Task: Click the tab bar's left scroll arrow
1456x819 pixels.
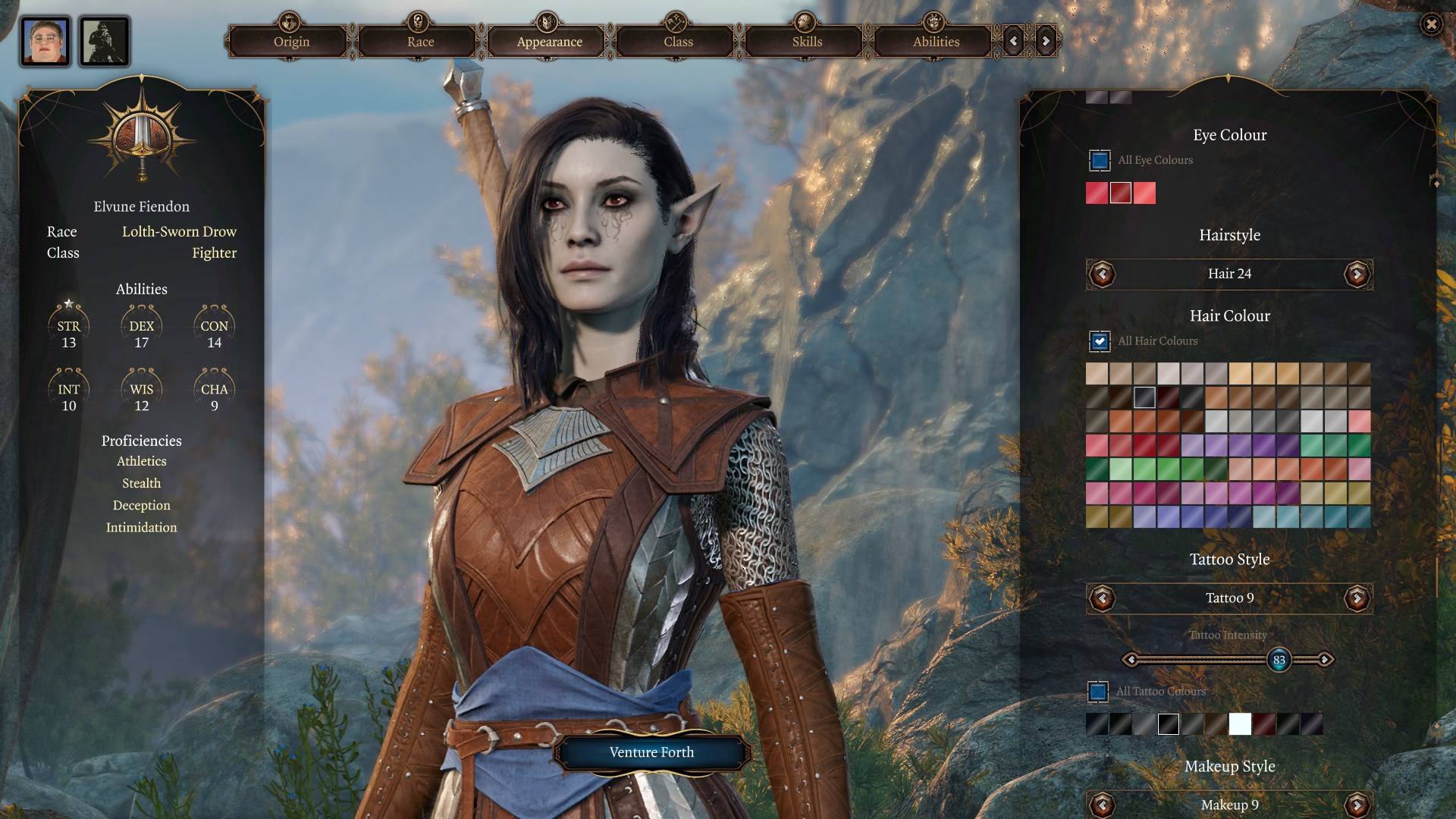Action: (1014, 42)
